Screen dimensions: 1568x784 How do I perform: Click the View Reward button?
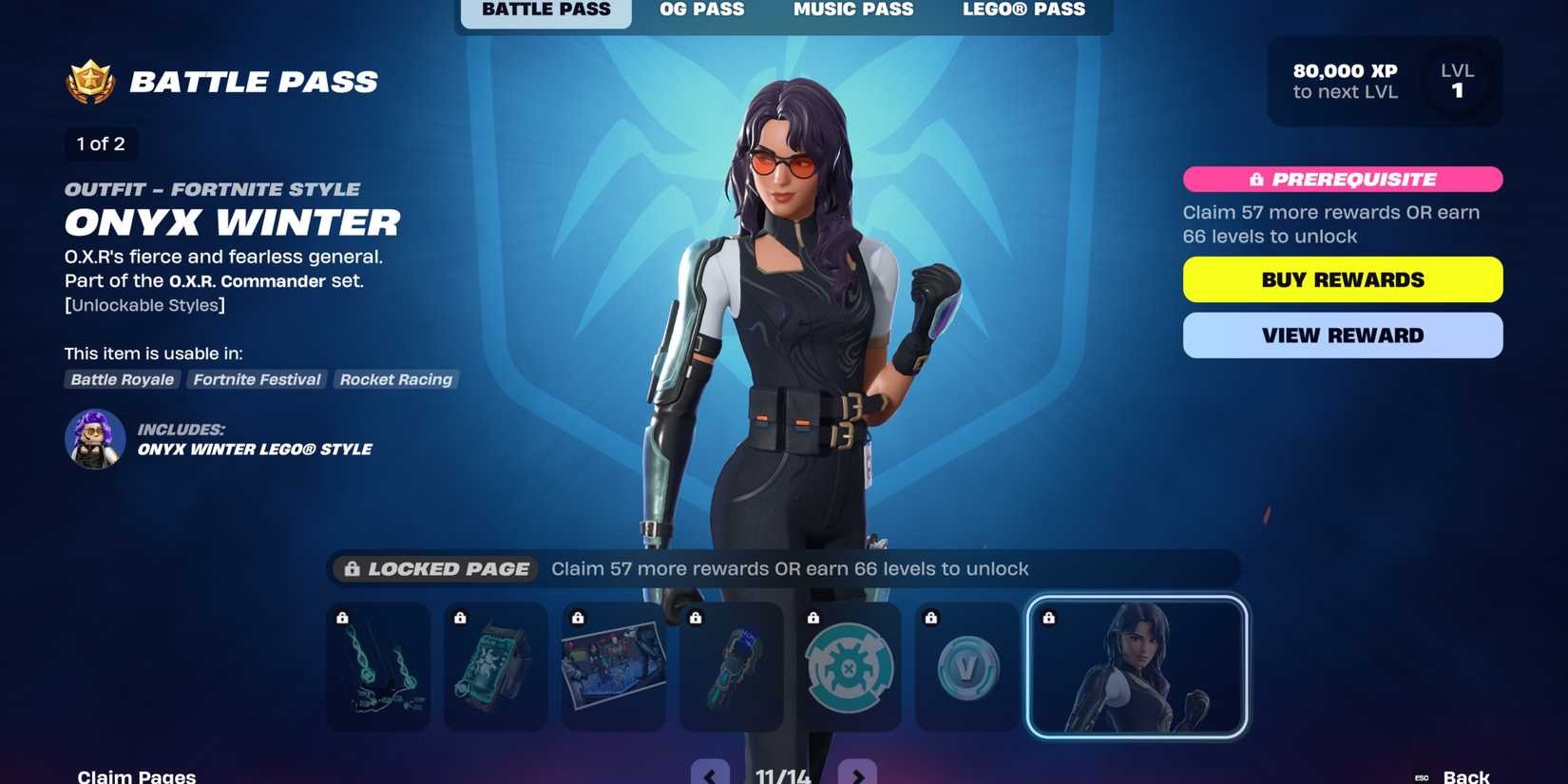point(1342,335)
